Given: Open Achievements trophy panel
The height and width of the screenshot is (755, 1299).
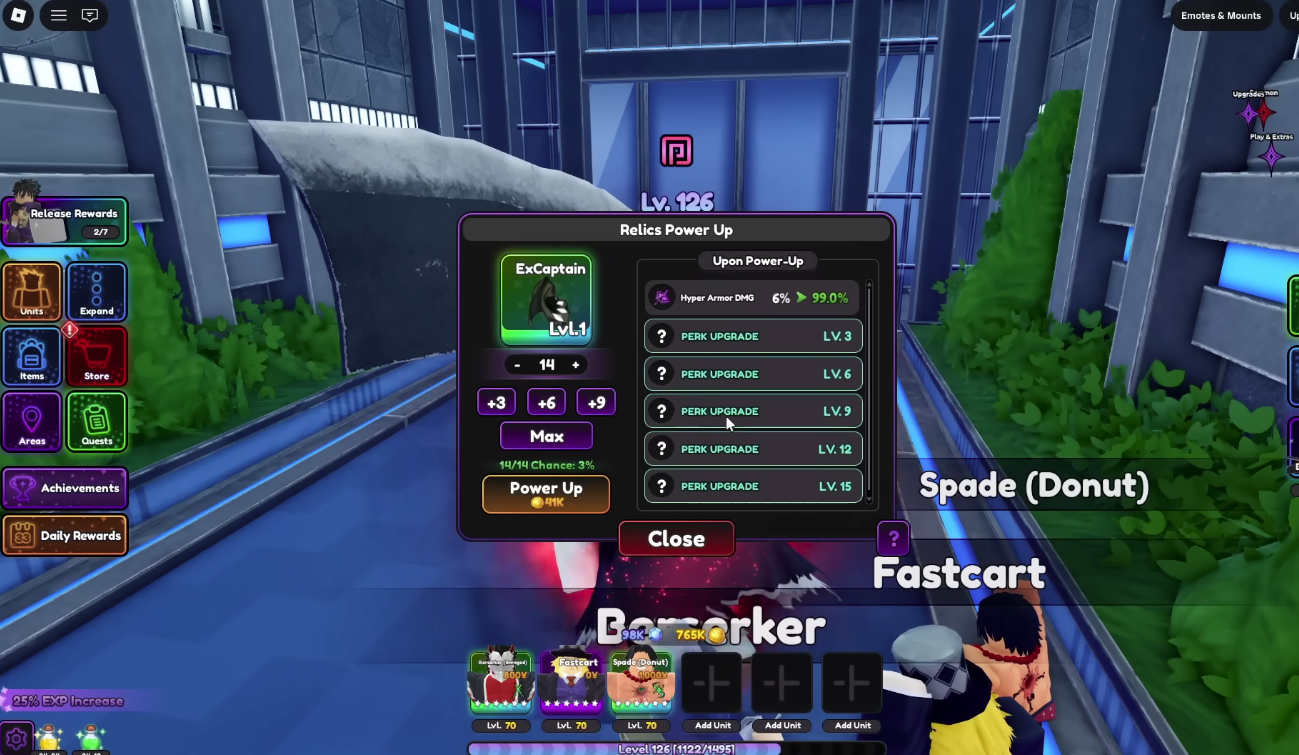Looking at the screenshot, I should (65, 488).
